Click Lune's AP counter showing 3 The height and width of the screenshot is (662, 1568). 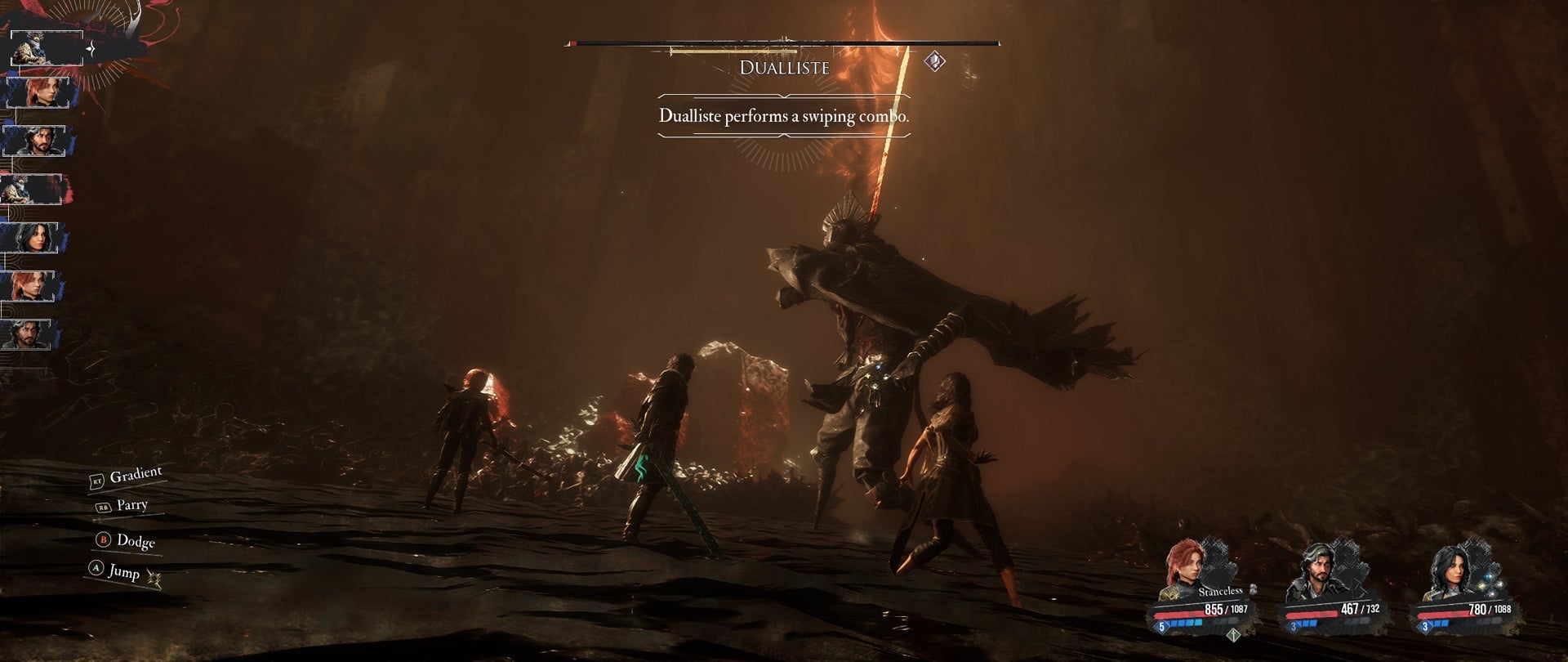(x=1424, y=626)
